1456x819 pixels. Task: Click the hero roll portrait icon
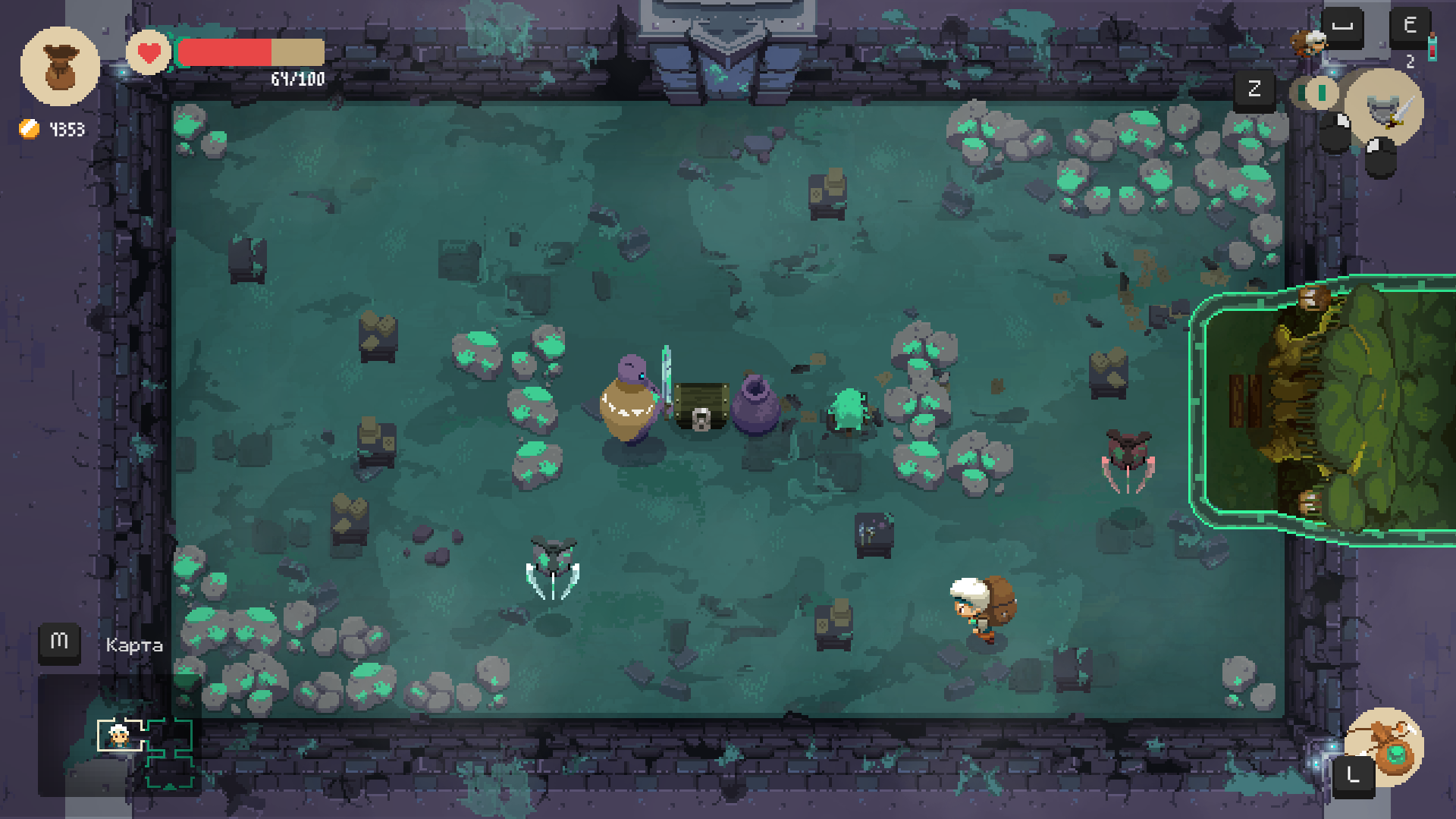(1308, 42)
